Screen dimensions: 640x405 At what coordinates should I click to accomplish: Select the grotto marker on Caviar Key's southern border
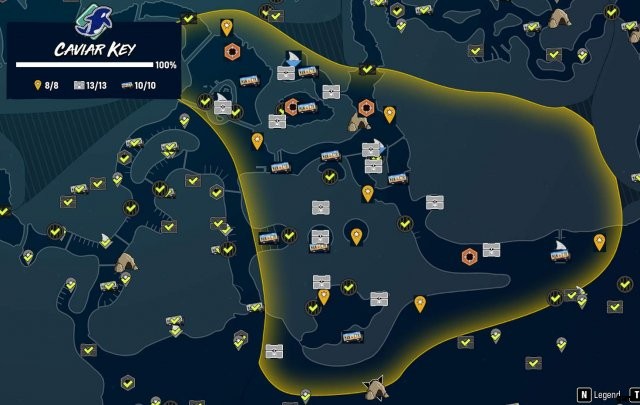click(x=376, y=385)
